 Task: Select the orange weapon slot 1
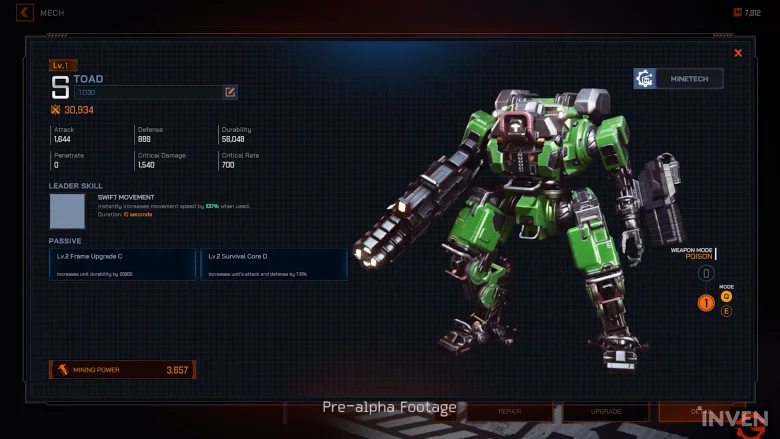[x=706, y=302]
